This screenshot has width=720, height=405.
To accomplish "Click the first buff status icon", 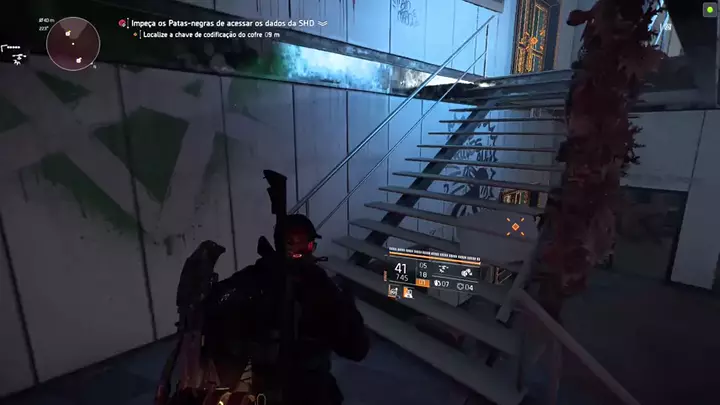I will click(393, 292).
